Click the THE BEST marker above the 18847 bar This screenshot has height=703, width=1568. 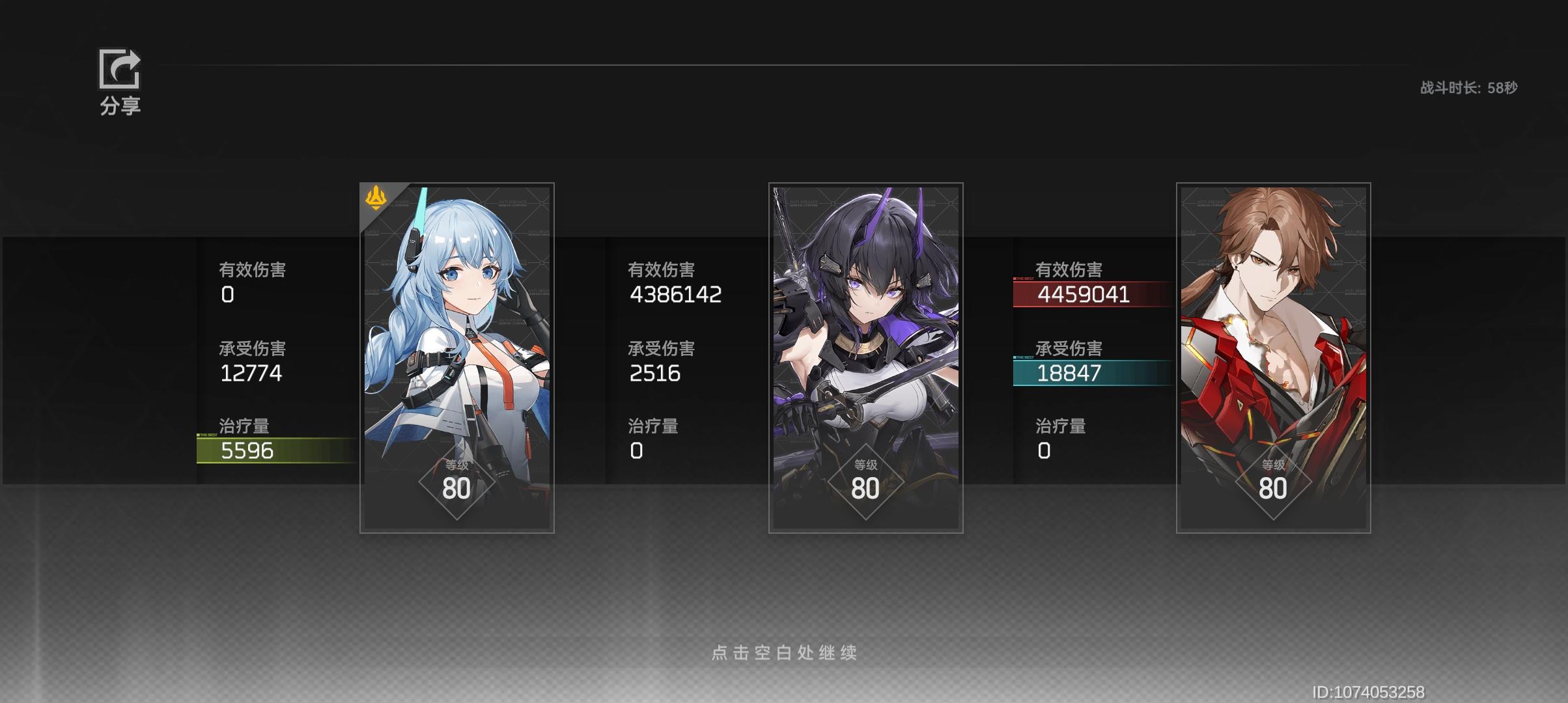click(1023, 357)
